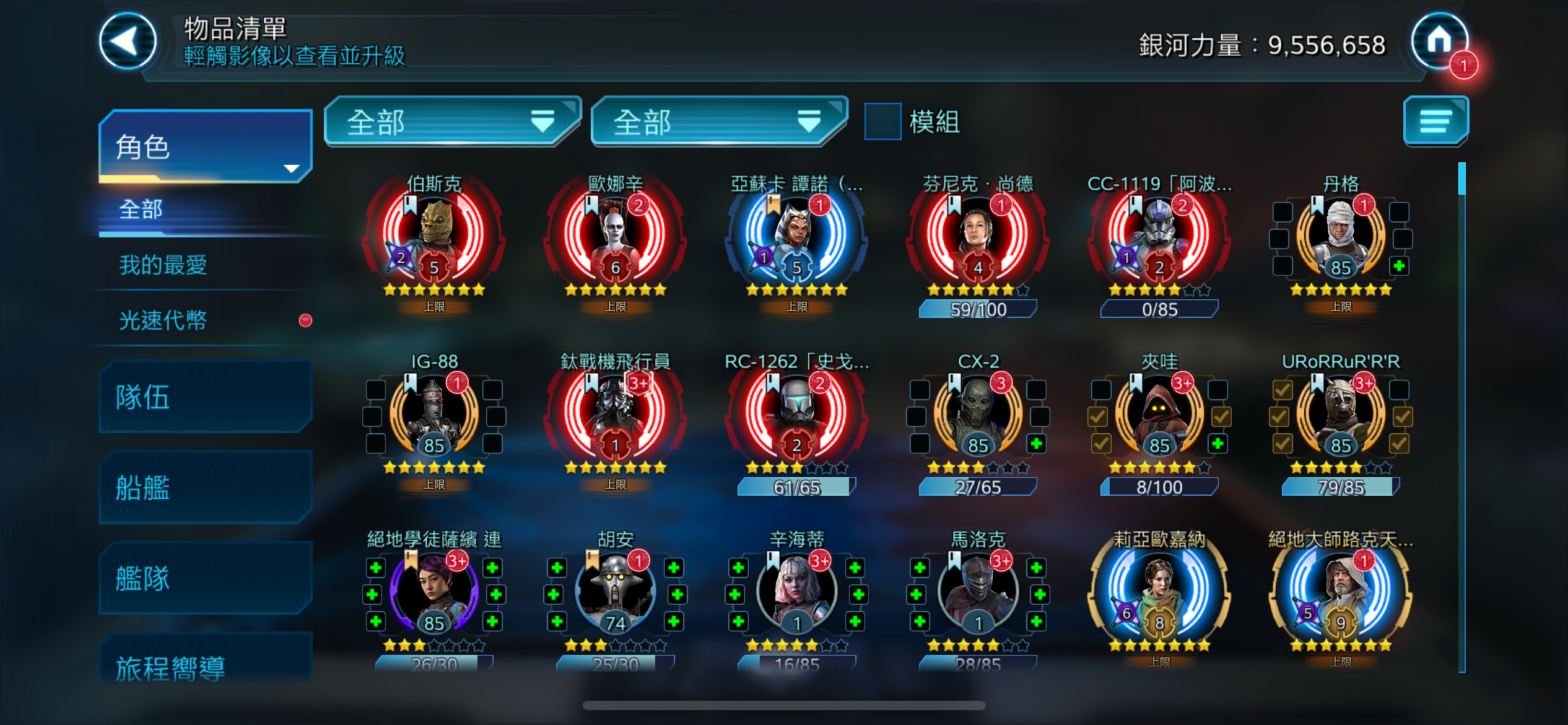Choose the 光速代幣 filter

coord(163,320)
